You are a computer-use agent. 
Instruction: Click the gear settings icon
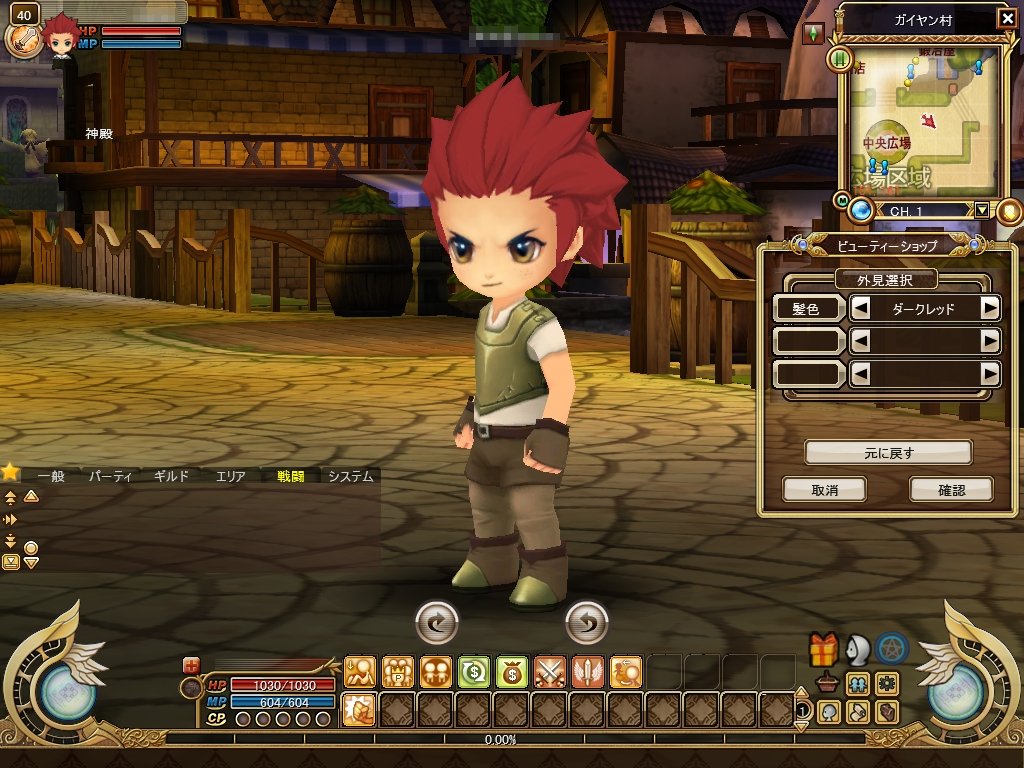point(886,683)
